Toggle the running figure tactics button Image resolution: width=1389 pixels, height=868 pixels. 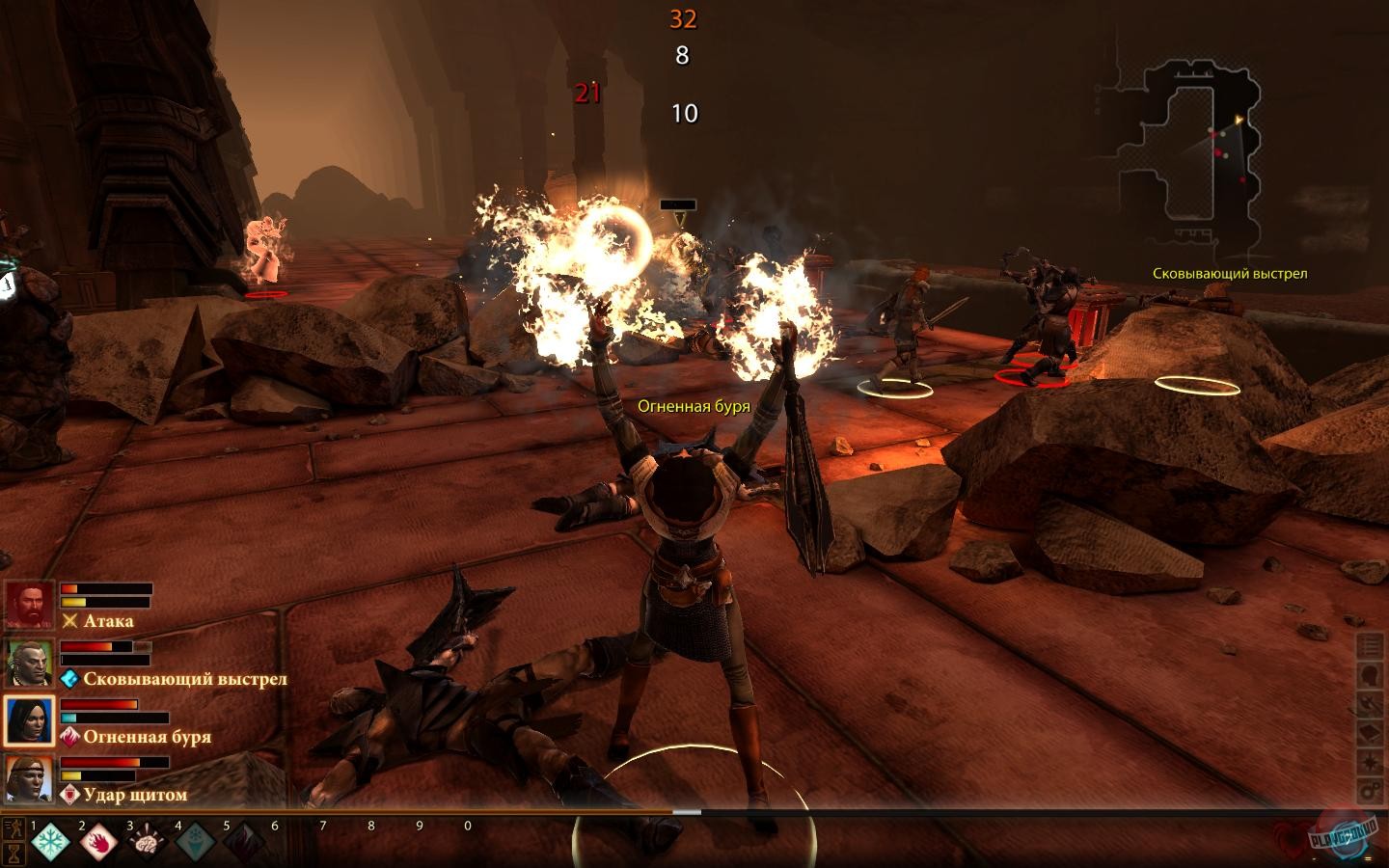coord(14,828)
